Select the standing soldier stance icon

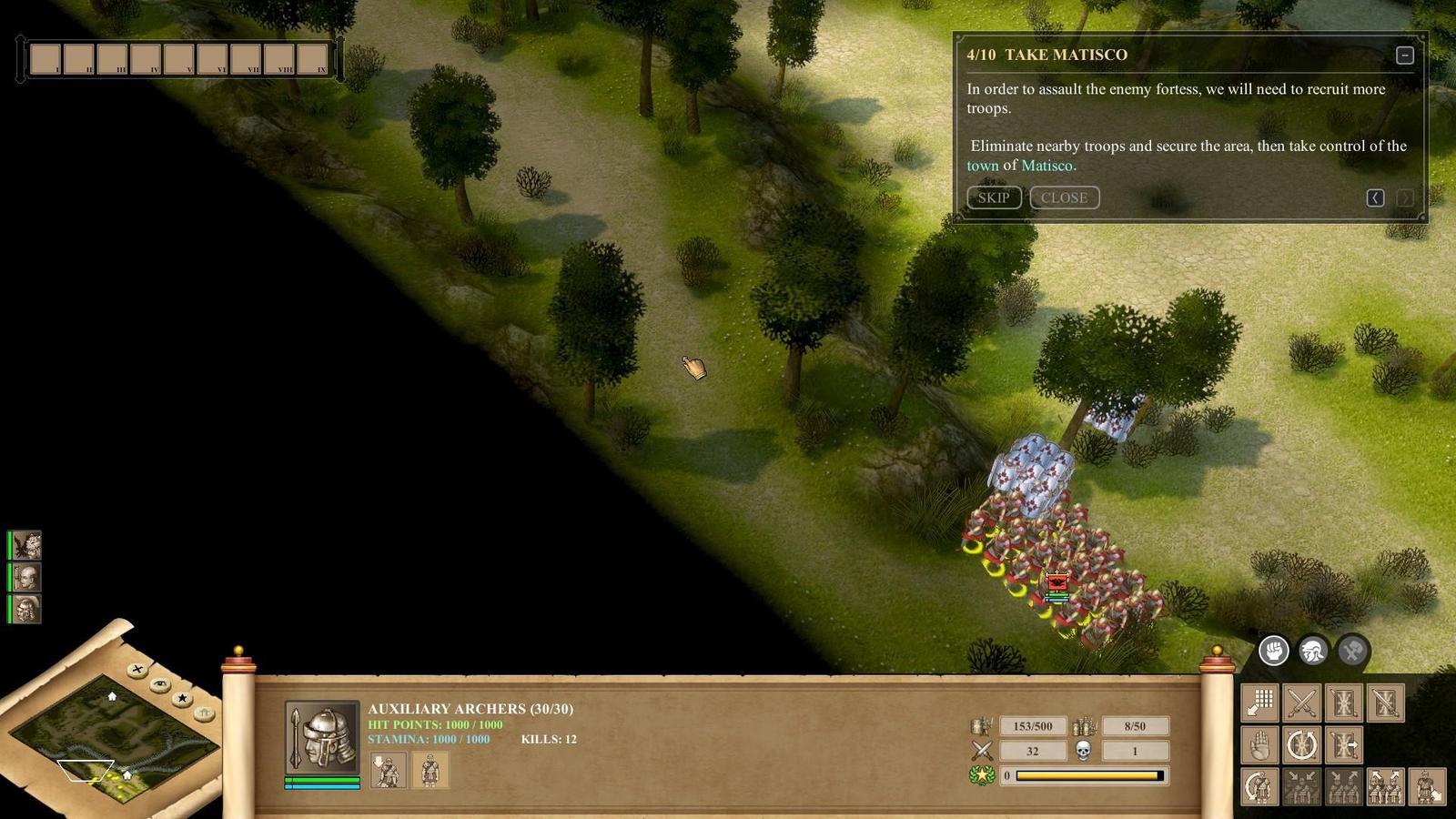(x=430, y=771)
